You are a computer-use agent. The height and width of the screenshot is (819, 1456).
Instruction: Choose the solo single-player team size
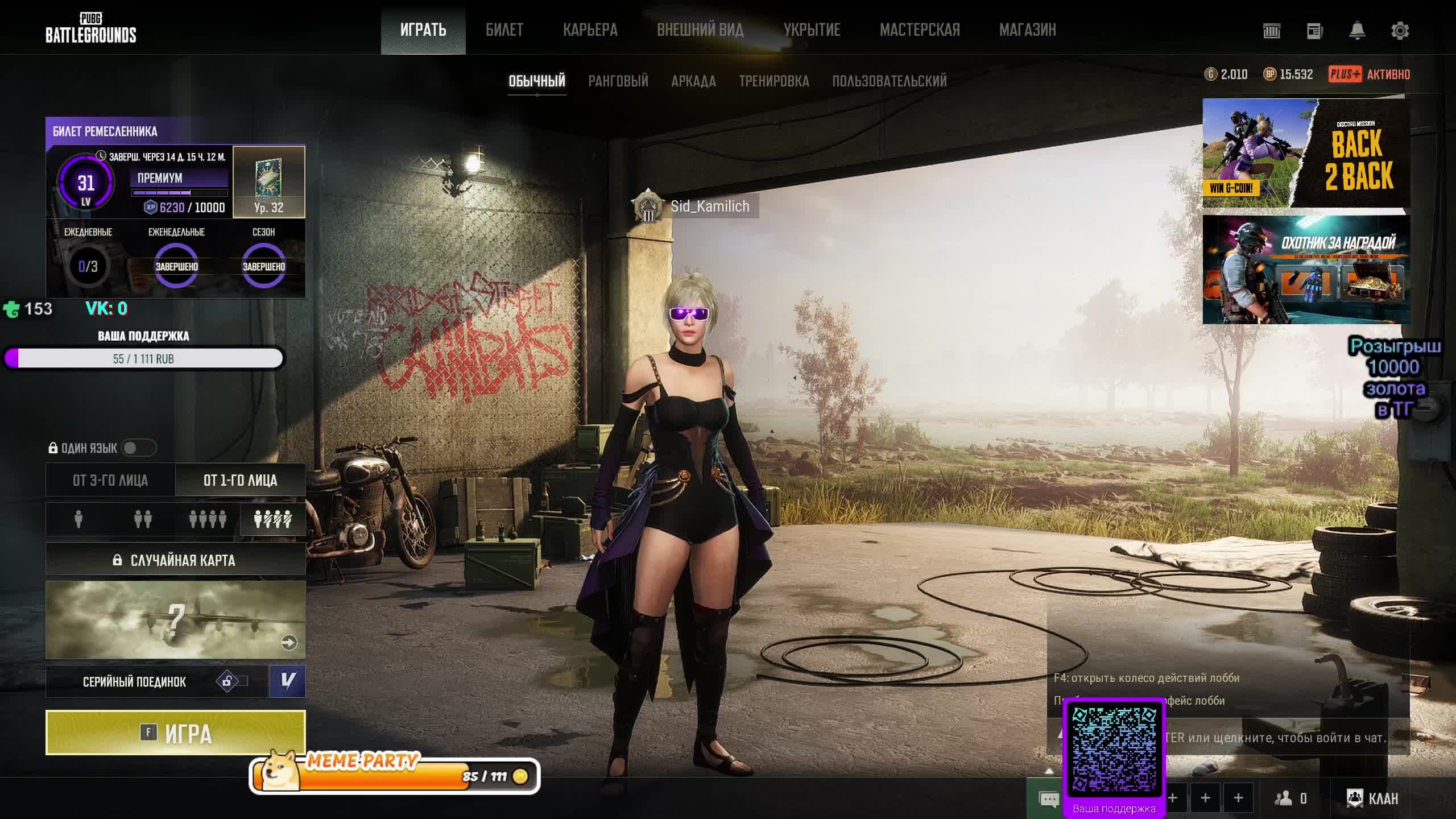coord(78,519)
